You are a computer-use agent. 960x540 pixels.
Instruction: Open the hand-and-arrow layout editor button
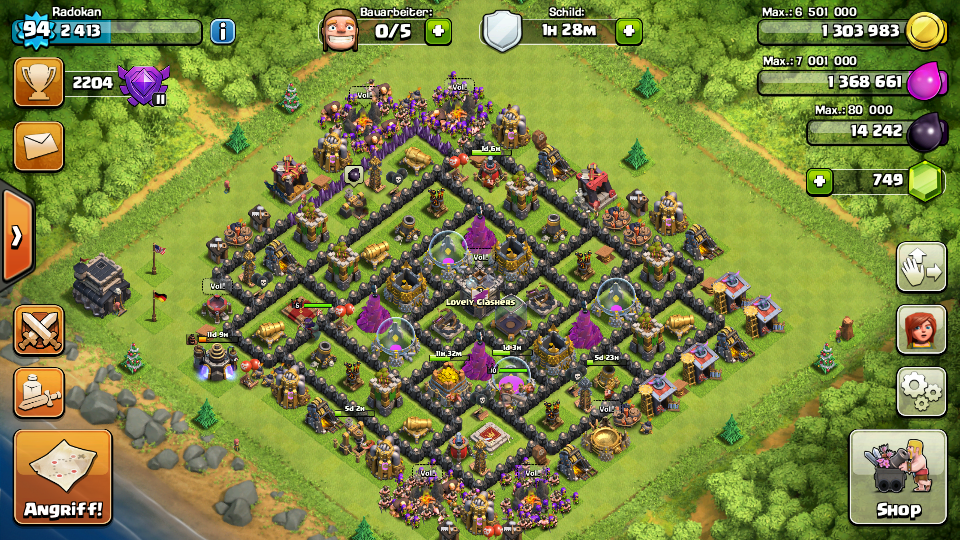(921, 267)
